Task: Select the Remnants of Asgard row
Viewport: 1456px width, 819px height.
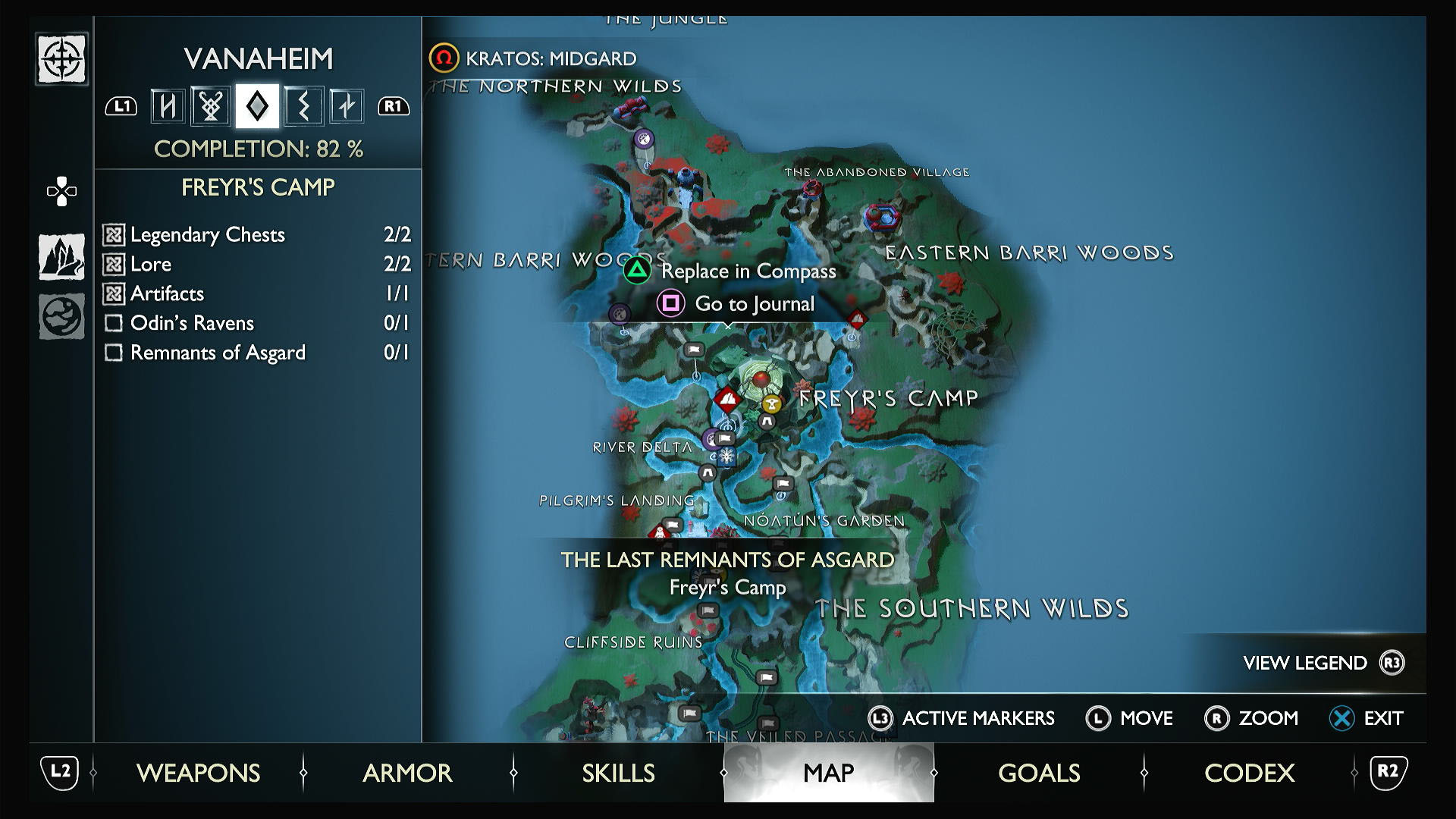Action: (257, 353)
